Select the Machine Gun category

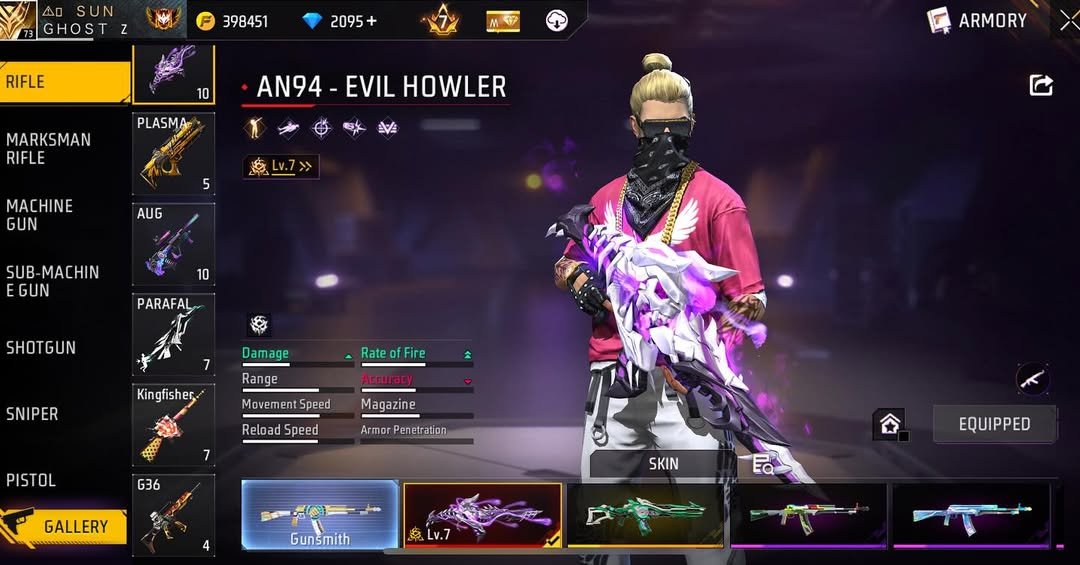60,215
